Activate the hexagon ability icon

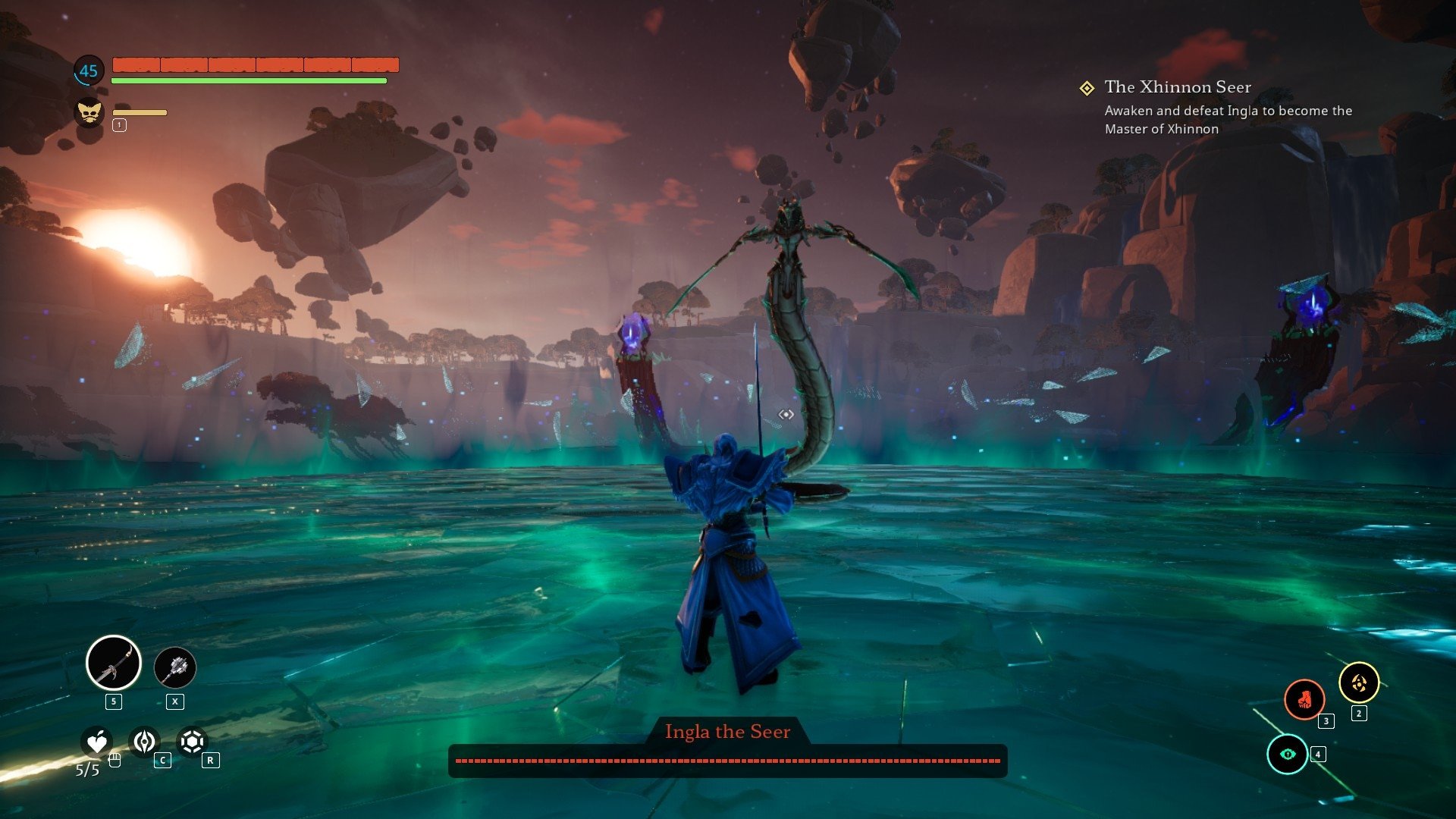[193, 742]
